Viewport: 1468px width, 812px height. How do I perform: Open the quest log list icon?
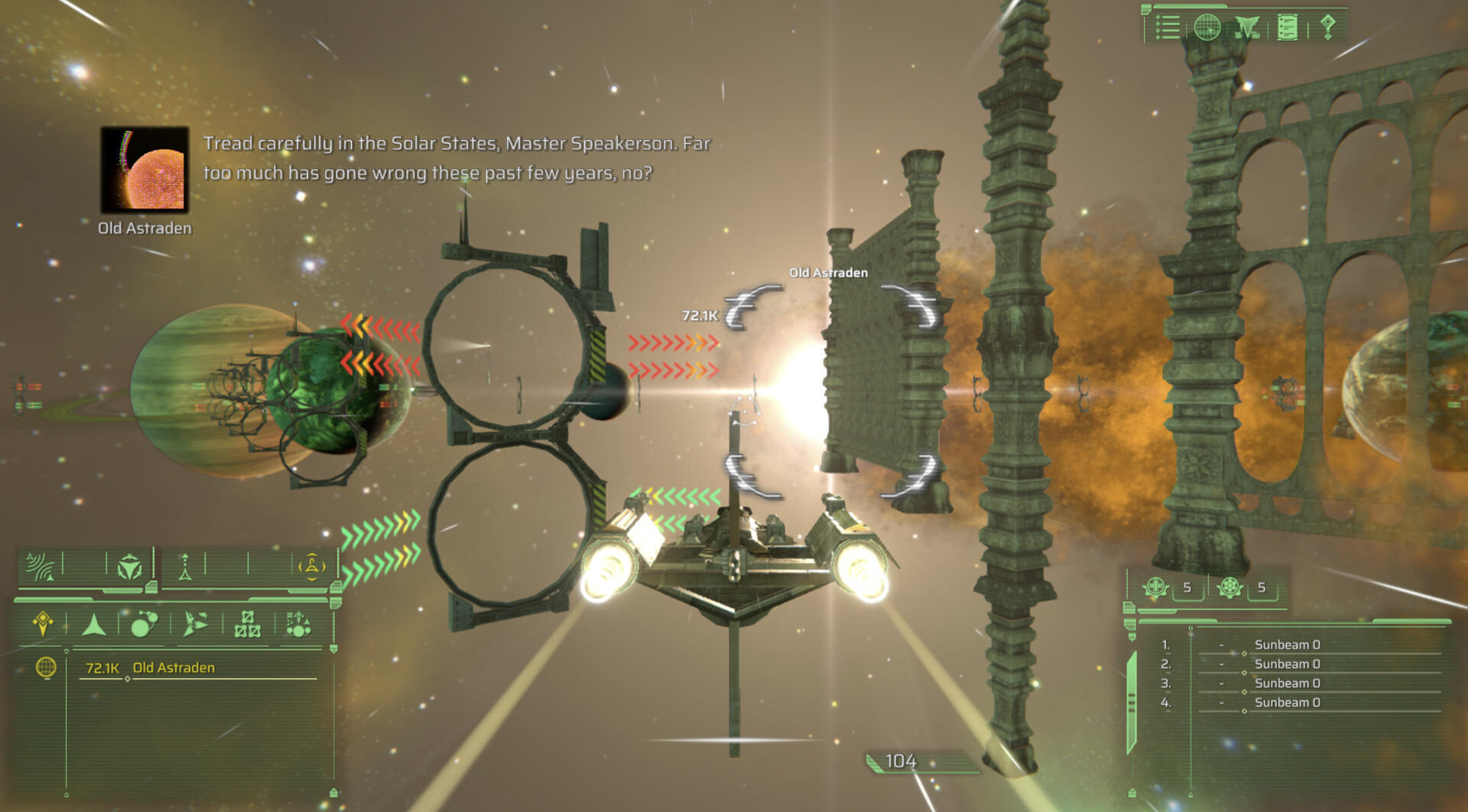[1168, 28]
